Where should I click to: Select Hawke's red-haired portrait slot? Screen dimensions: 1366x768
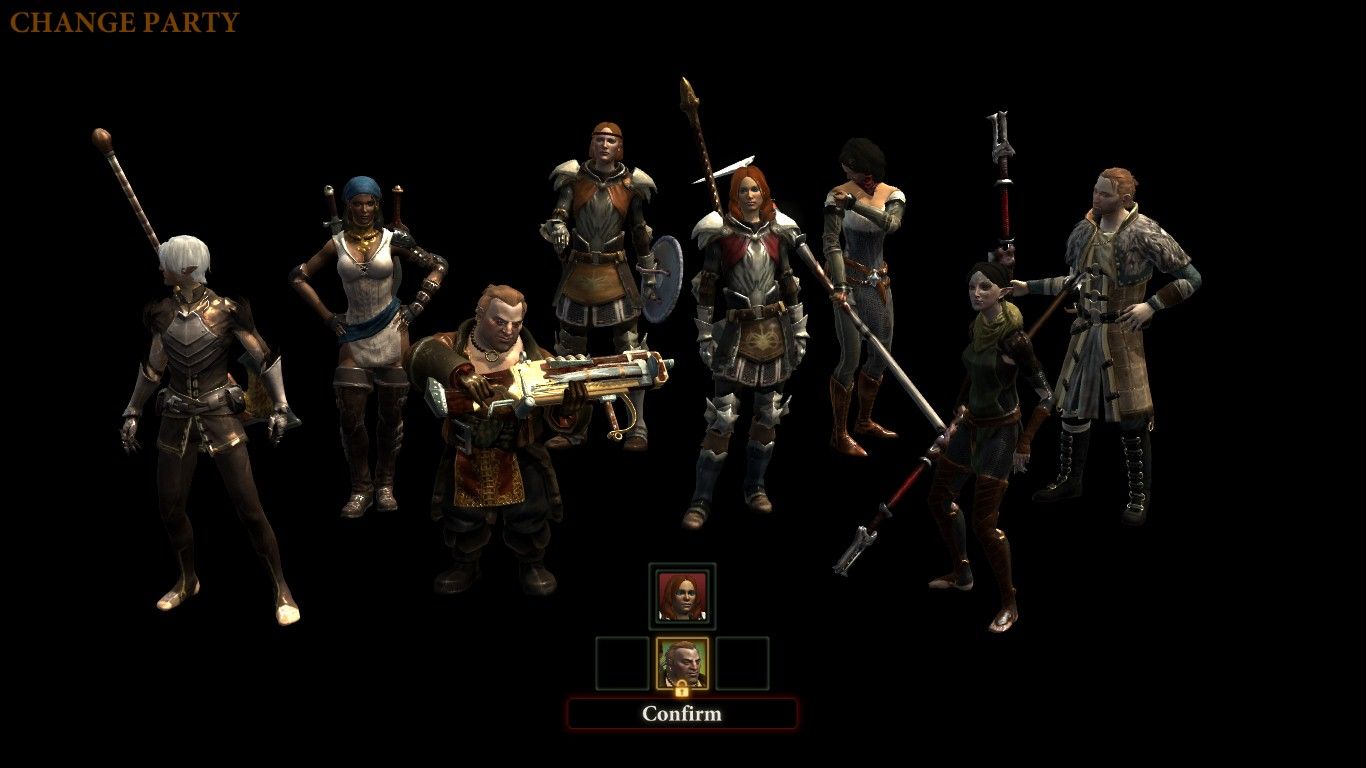click(682, 596)
